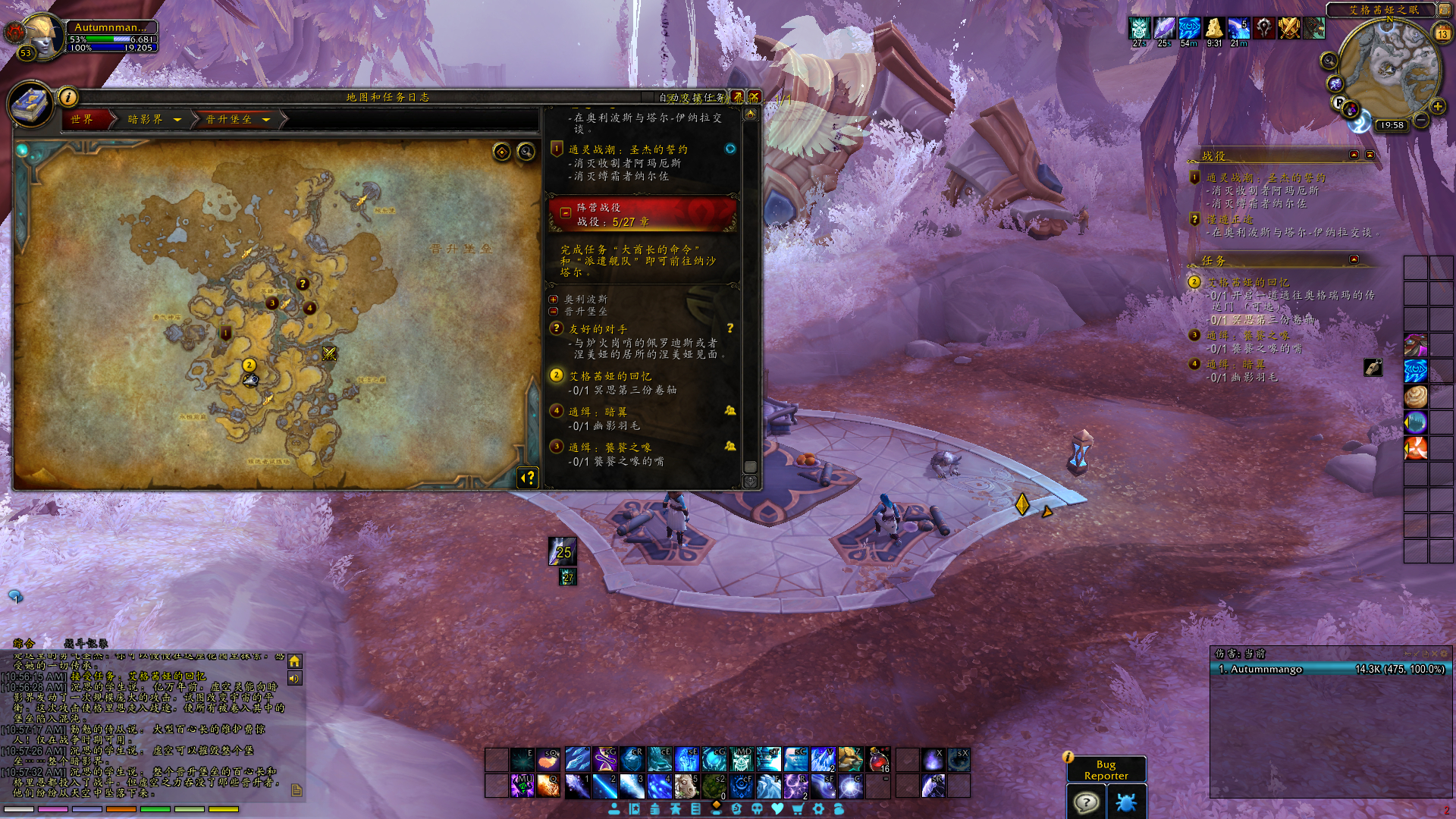Select the 通缉：暗翼 quest in the log
This screenshot has width=1456, height=819.
[598, 412]
